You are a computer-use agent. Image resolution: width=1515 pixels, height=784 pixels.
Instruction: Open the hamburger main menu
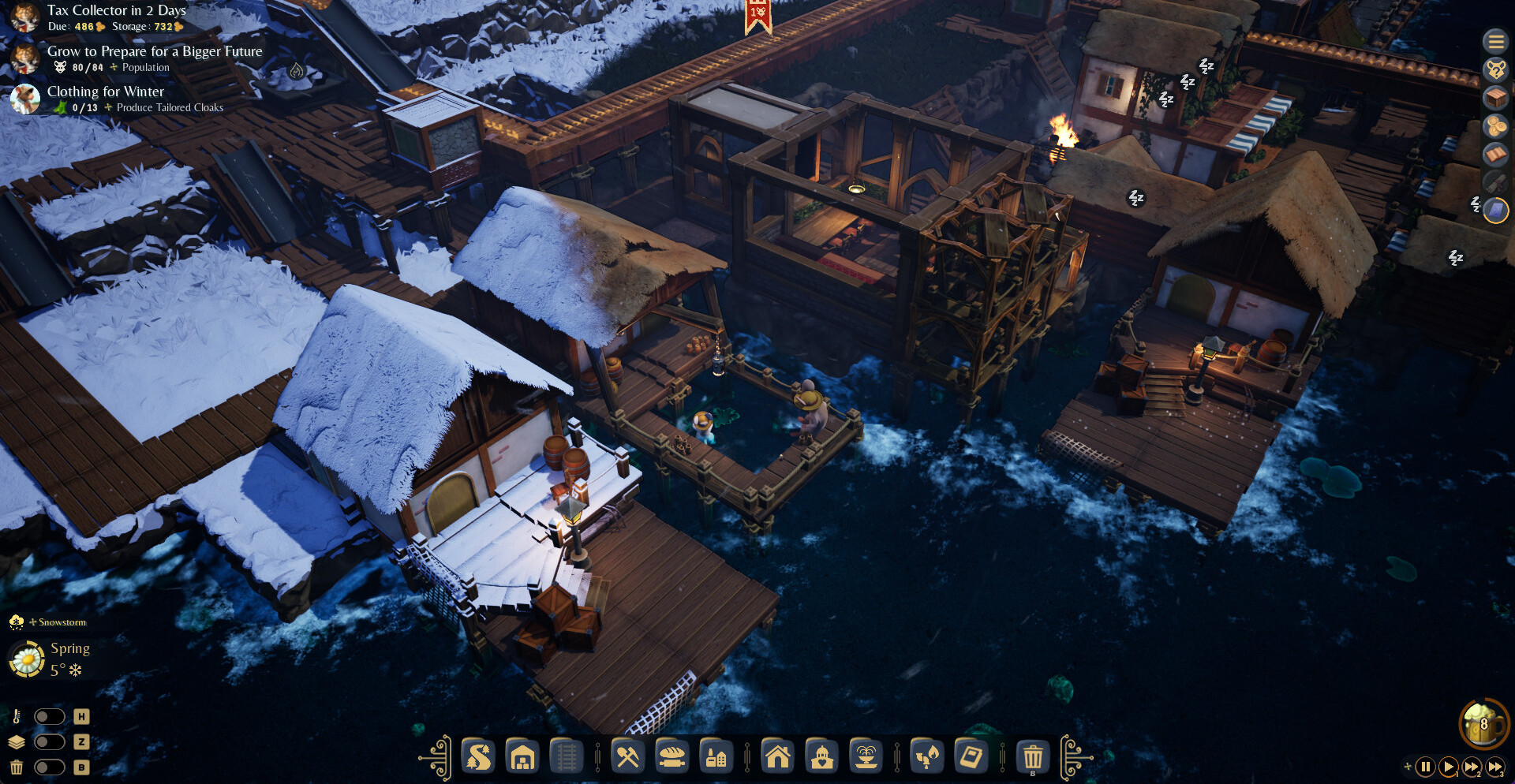(1494, 41)
